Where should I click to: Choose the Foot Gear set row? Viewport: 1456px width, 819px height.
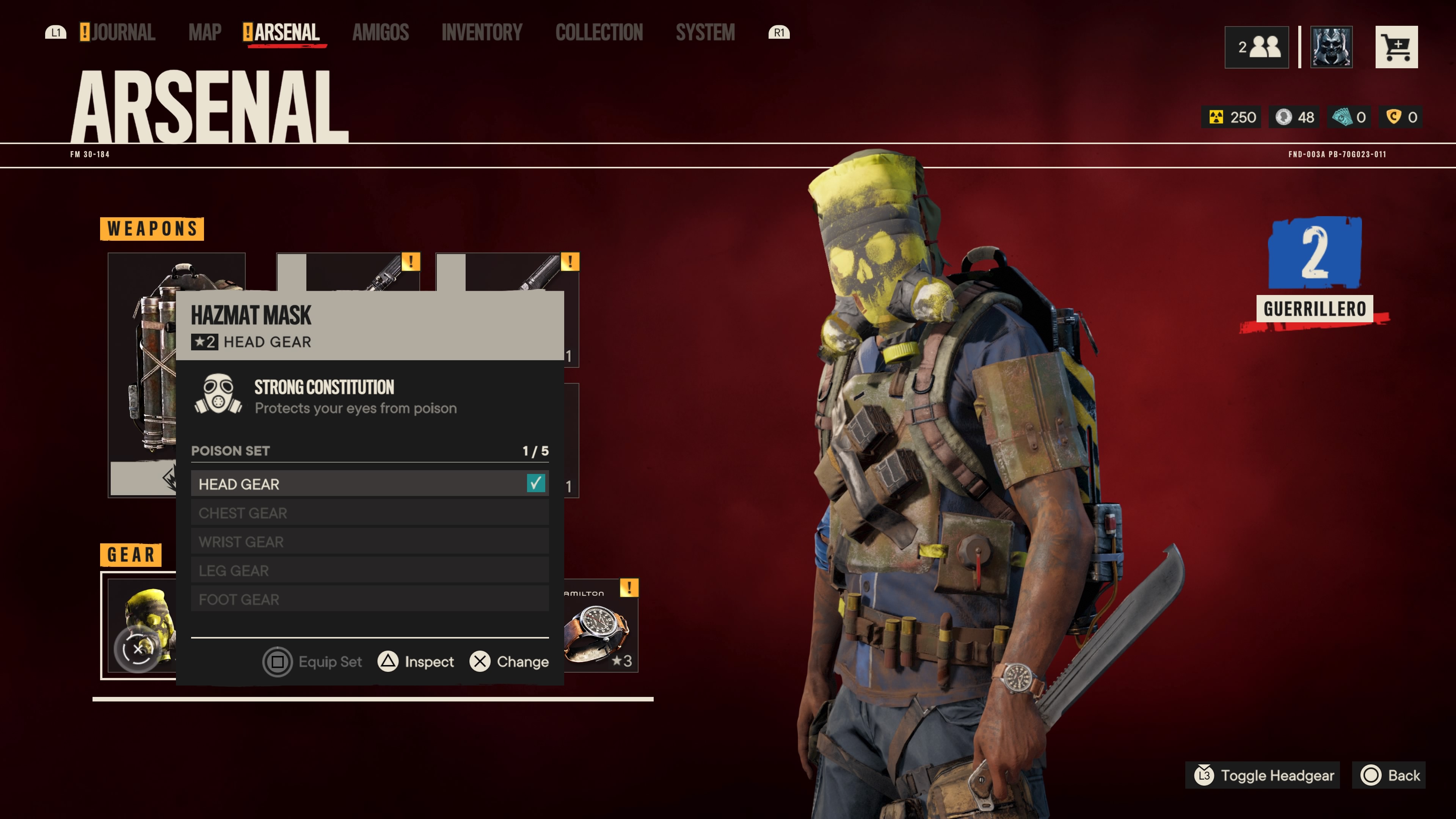370,599
